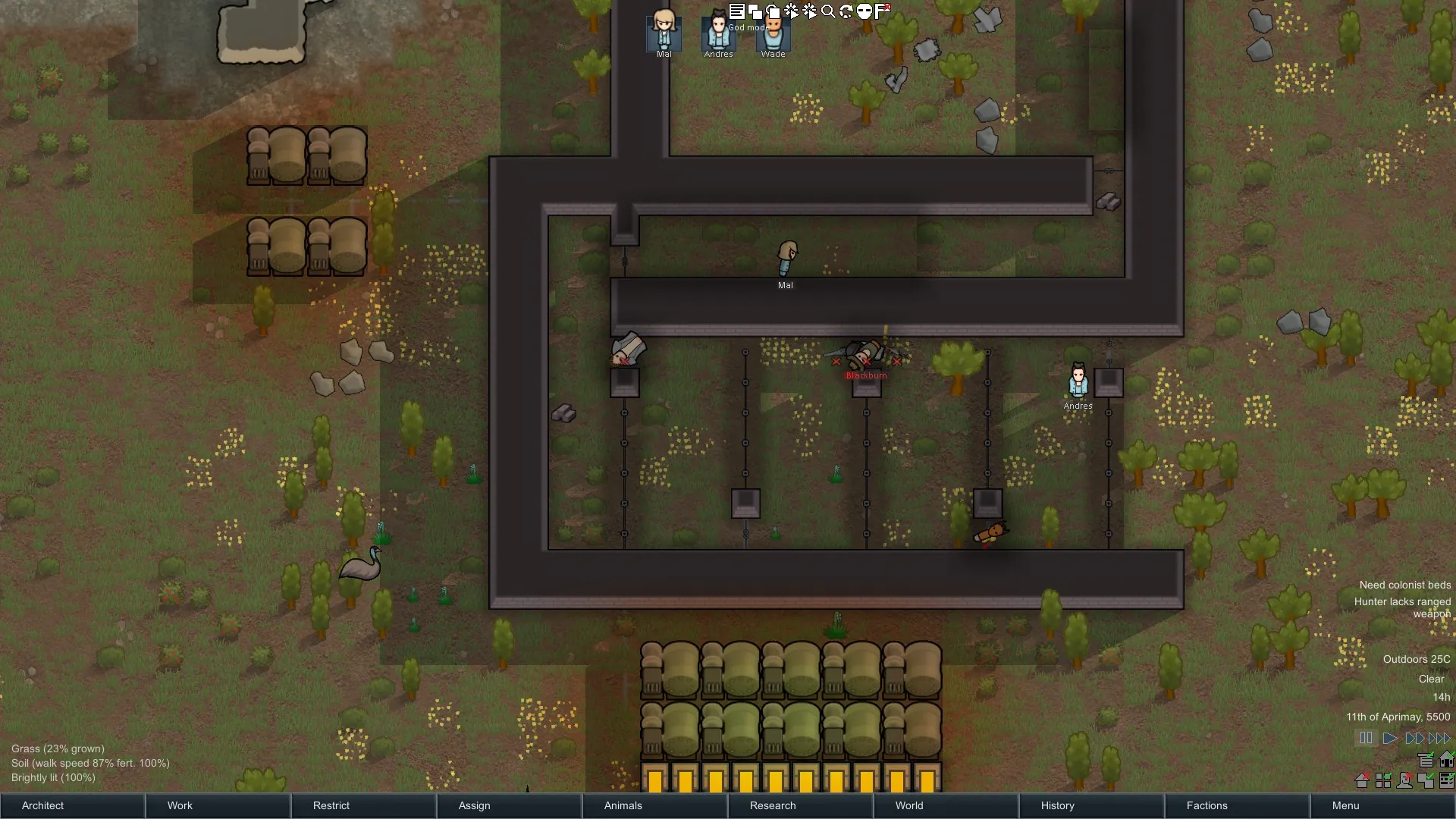Open the Architect menu
The image size is (1456, 819).
pos(72,805)
